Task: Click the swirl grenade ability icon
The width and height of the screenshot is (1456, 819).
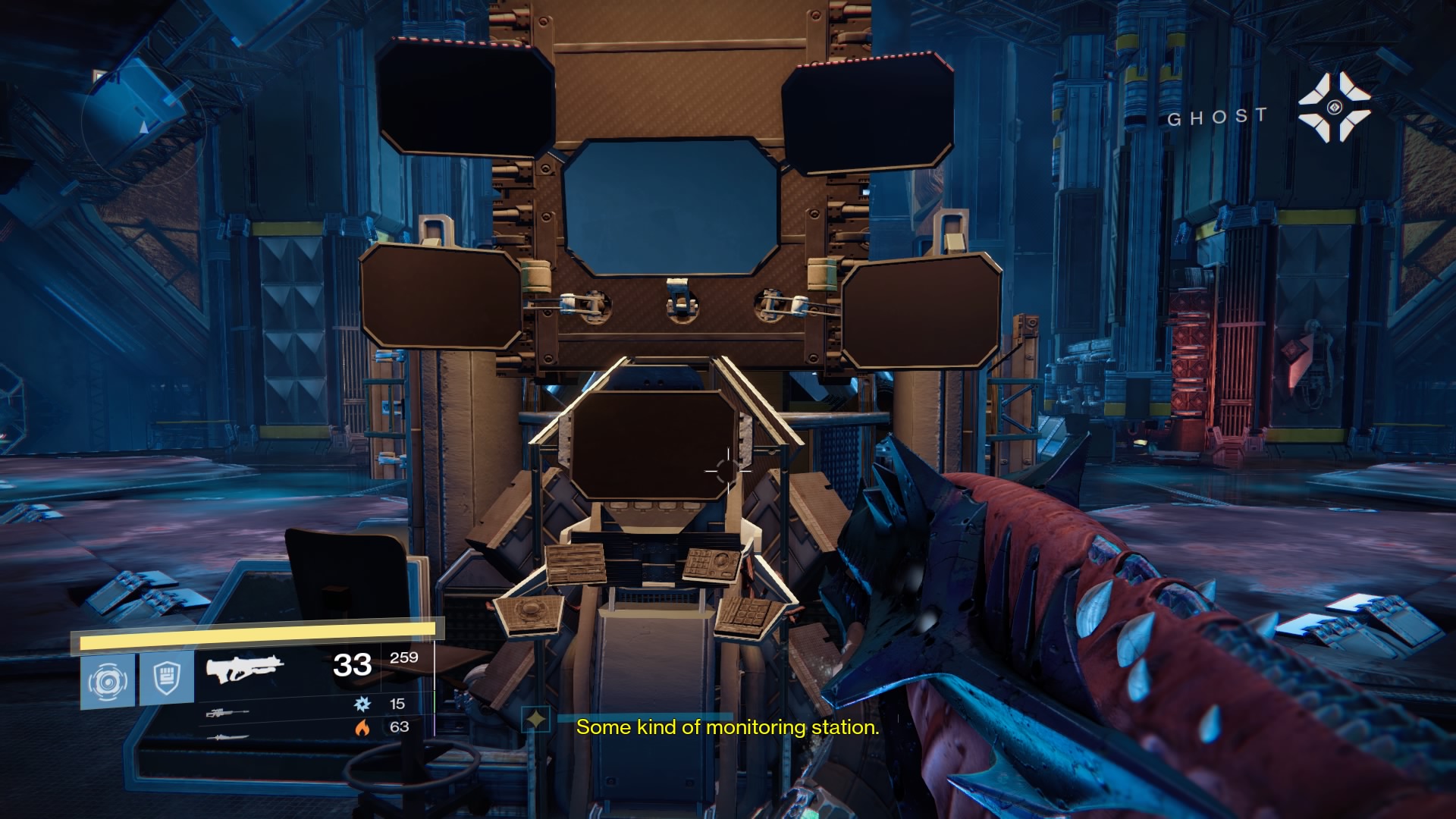Action: pos(107,681)
